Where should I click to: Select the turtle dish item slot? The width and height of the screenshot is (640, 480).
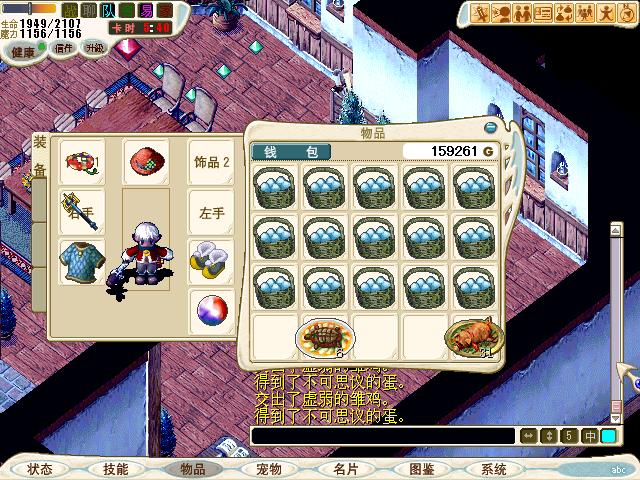pos(326,336)
